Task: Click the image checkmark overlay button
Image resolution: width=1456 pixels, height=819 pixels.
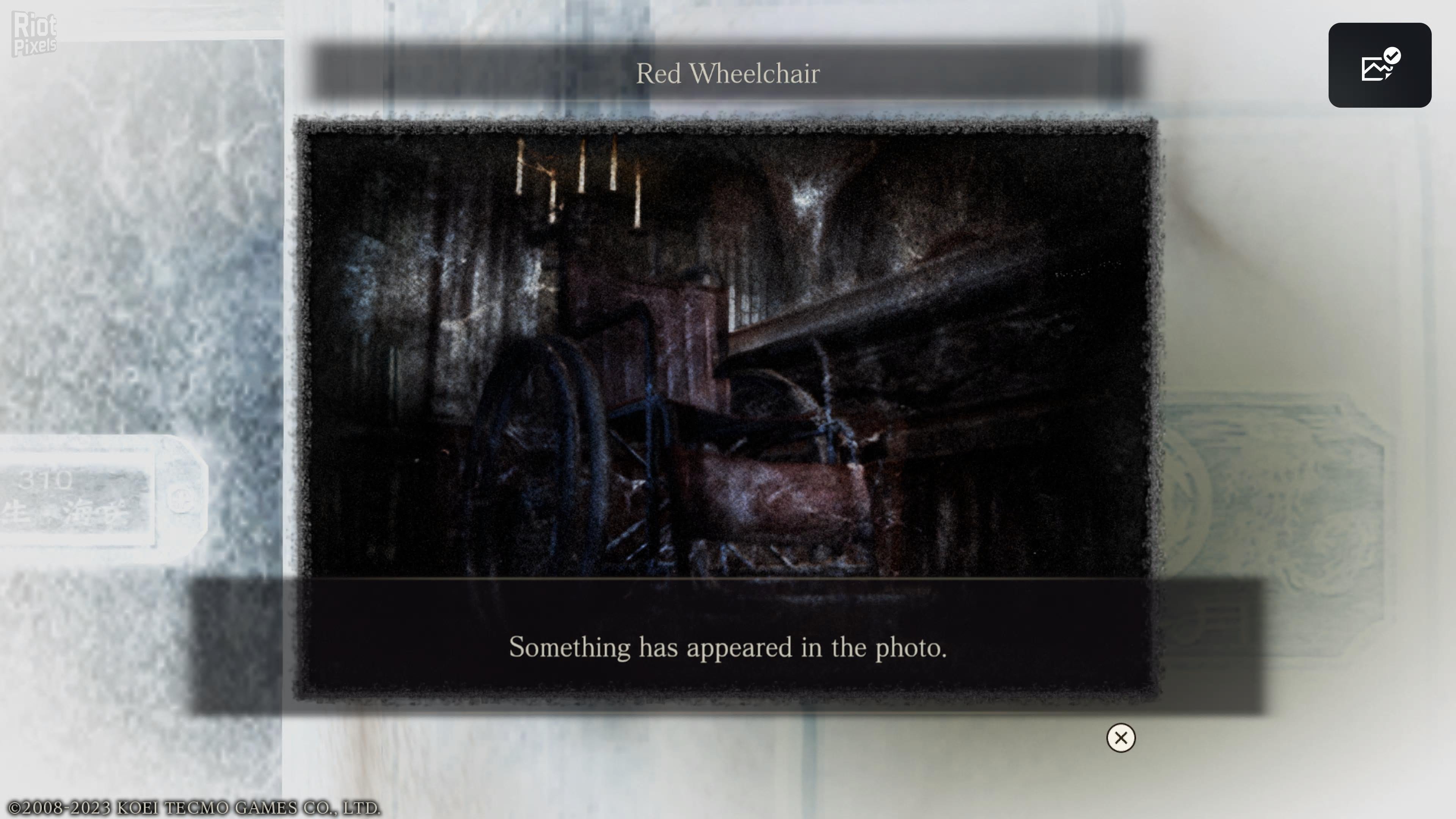Action: click(1379, 65)
